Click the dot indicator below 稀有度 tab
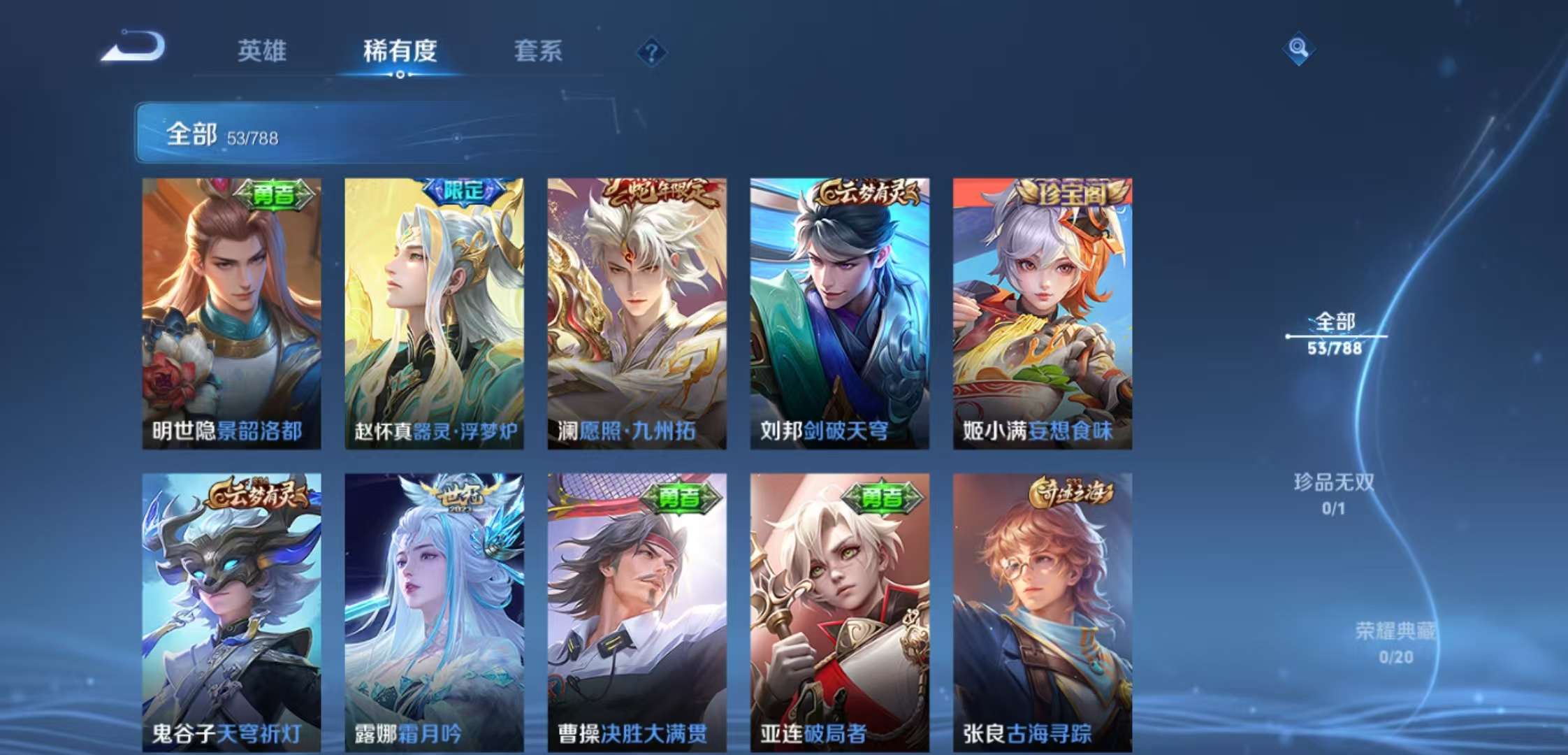The image size is (1568, 755). [x=400, y=73]
